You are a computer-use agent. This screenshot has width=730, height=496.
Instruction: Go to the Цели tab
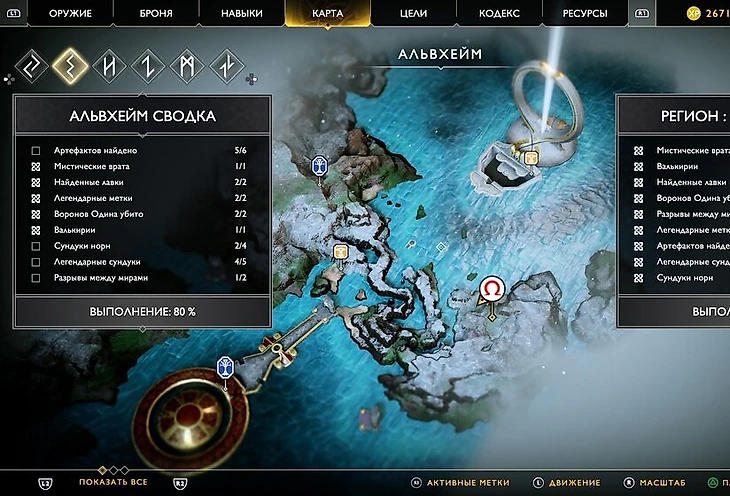pyautogui.click(x=413, y=13)
